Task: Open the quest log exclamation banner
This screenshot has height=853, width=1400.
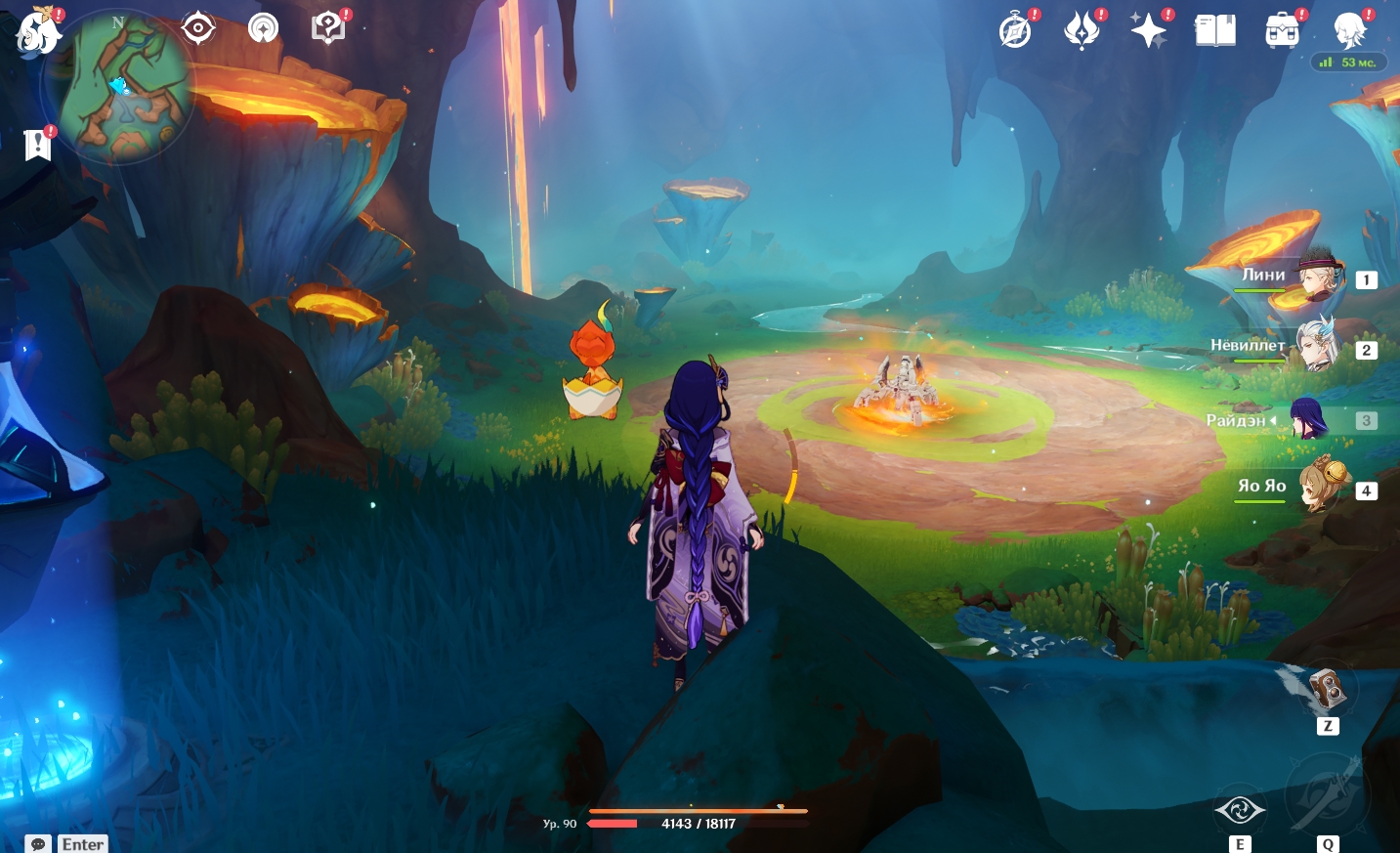Action: 37,145
